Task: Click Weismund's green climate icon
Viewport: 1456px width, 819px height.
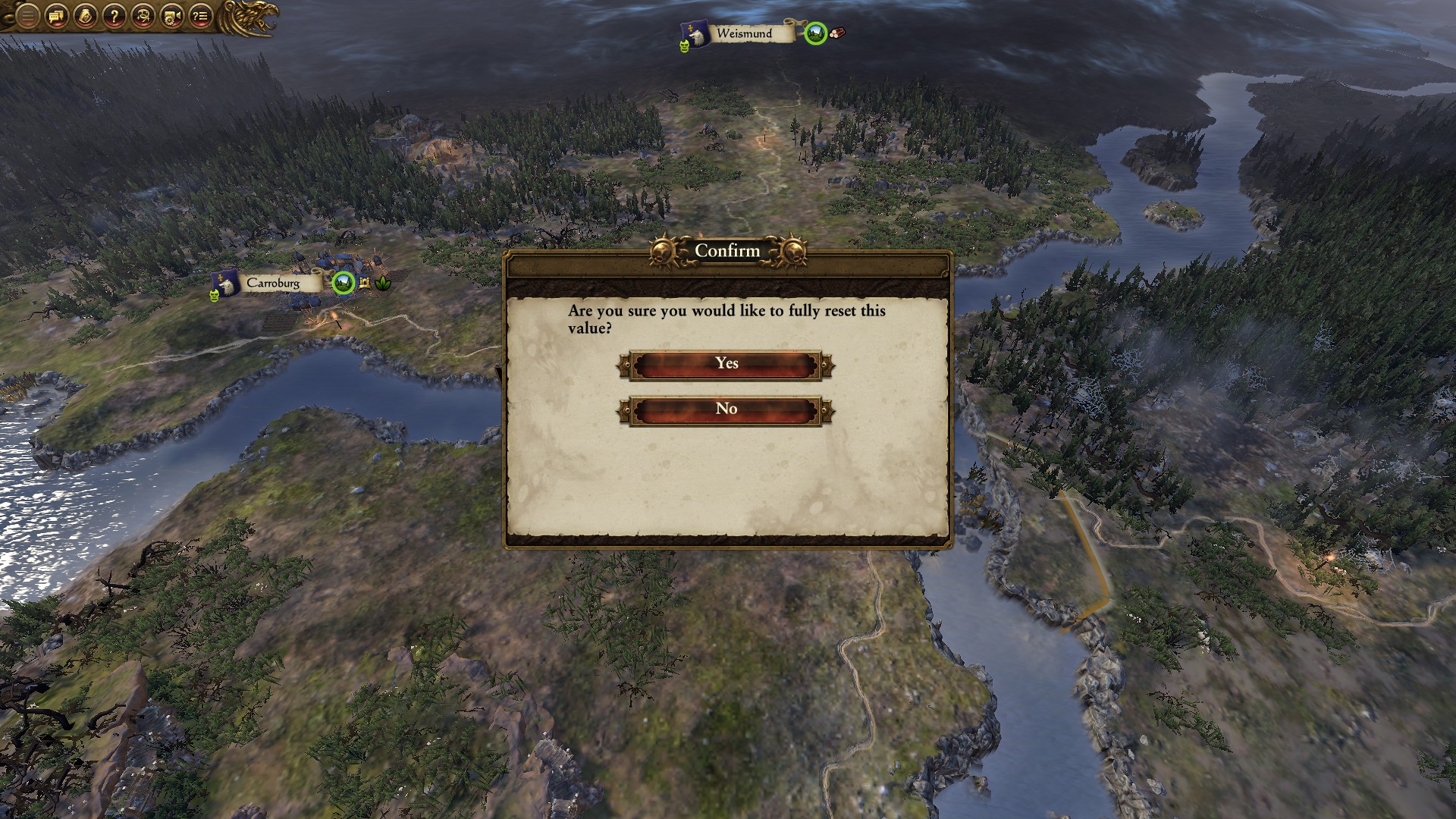Action: [815, 33]
